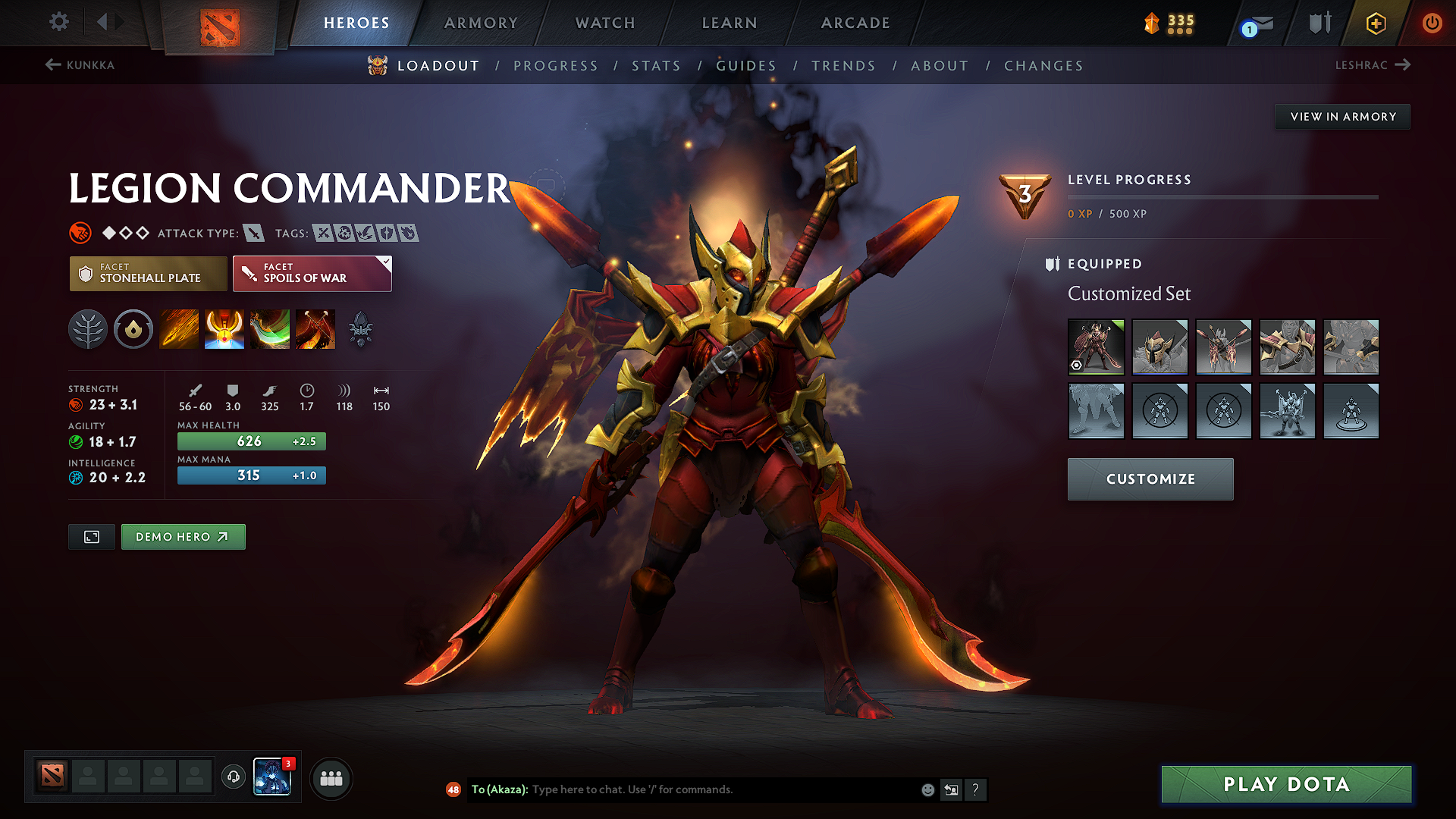Open the Duel ultimate ability icon

click(x=315, y=329)
